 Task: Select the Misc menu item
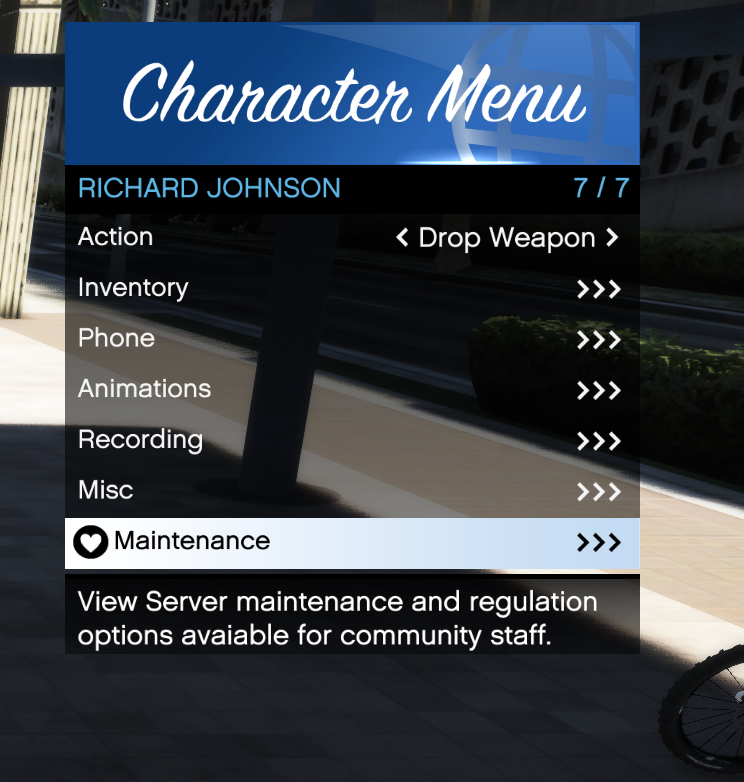(351, 491)
